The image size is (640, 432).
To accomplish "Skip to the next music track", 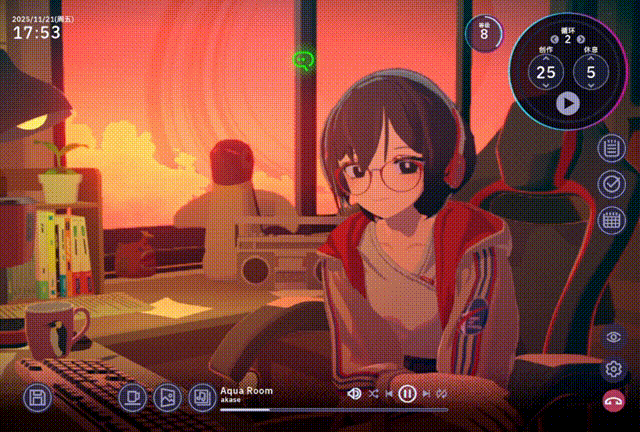I will coord(424,394).
